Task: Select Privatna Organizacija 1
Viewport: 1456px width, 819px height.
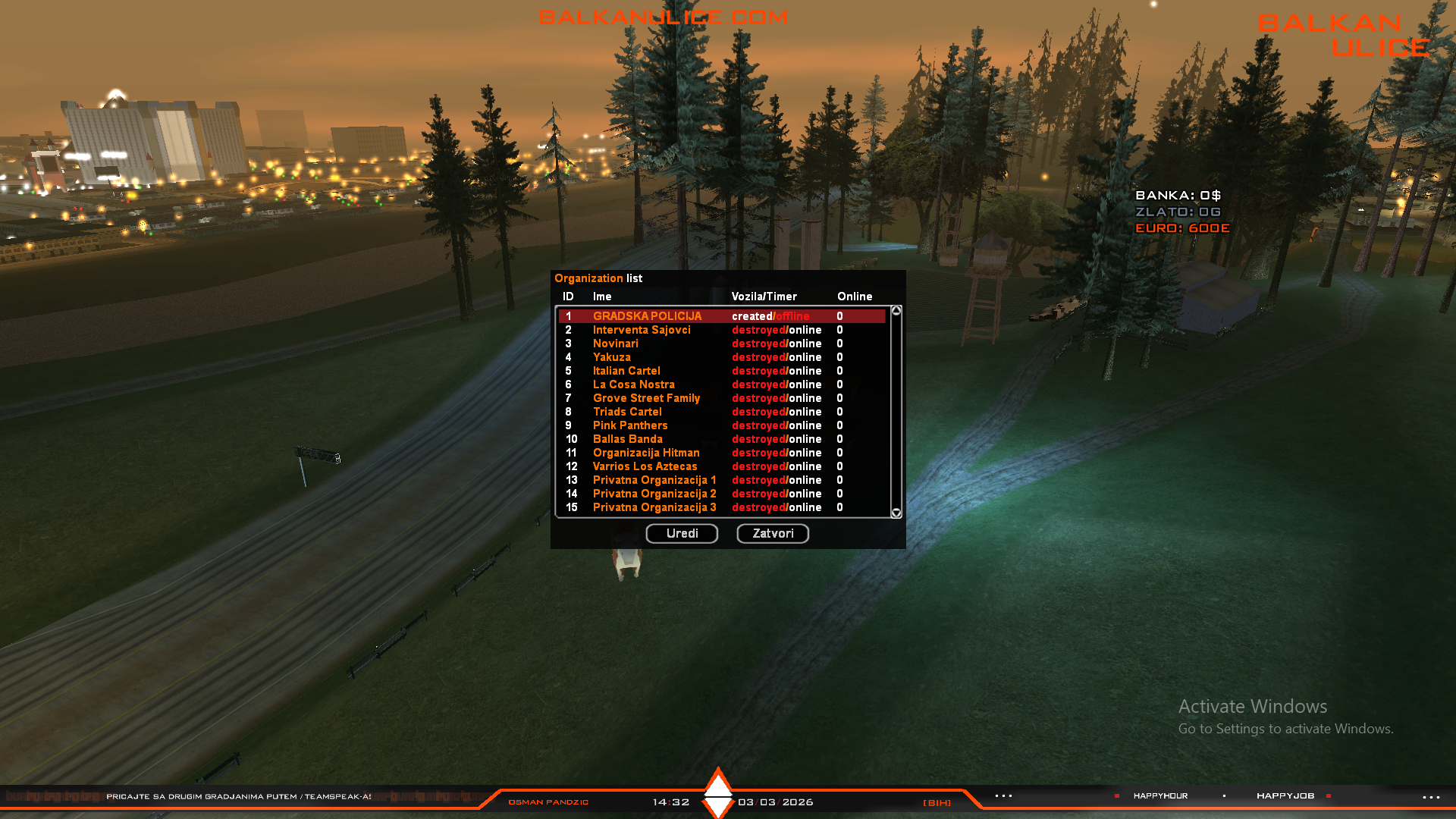Action: [654, 480]
